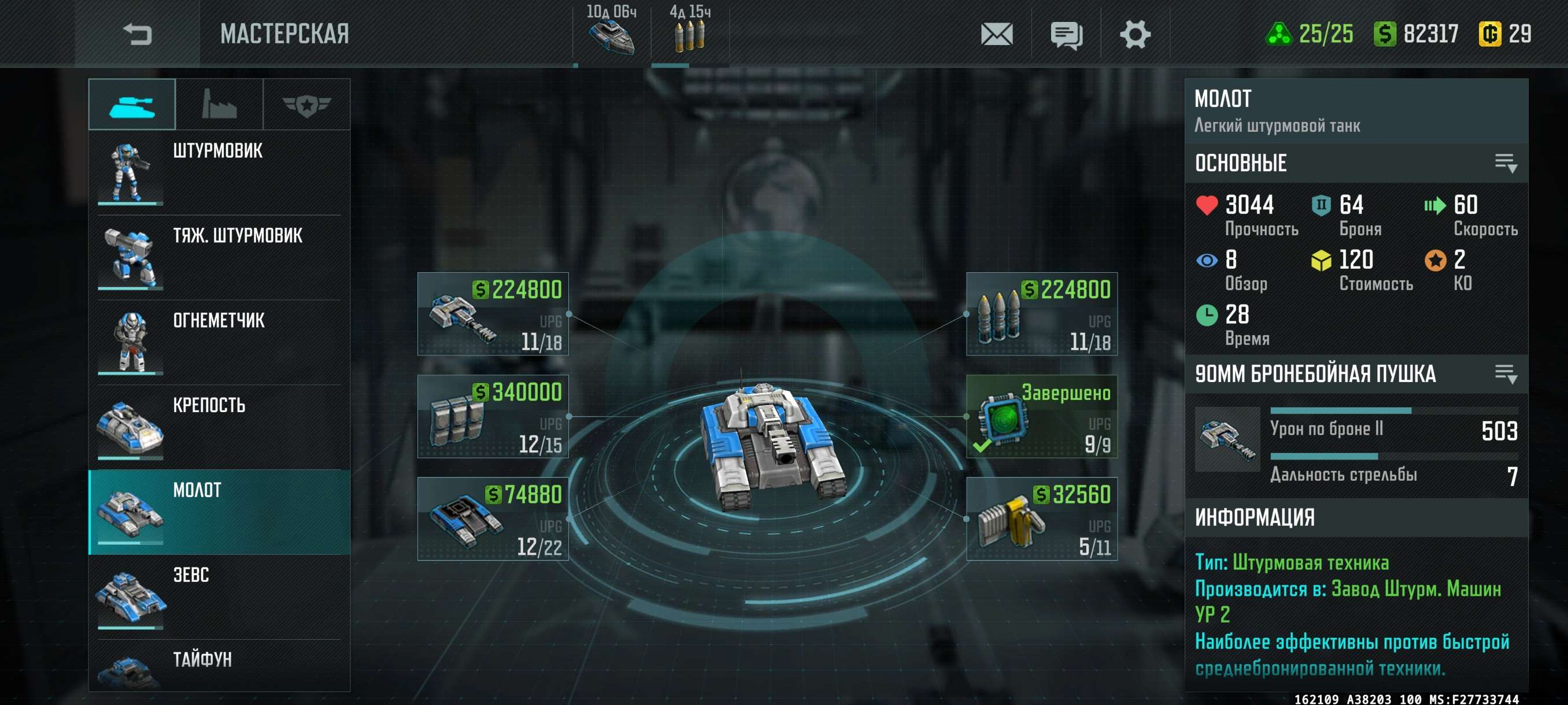Select Штурмовик in the unit list
The height and width of the screenshot is (705, 1568).
pos(219,172)
